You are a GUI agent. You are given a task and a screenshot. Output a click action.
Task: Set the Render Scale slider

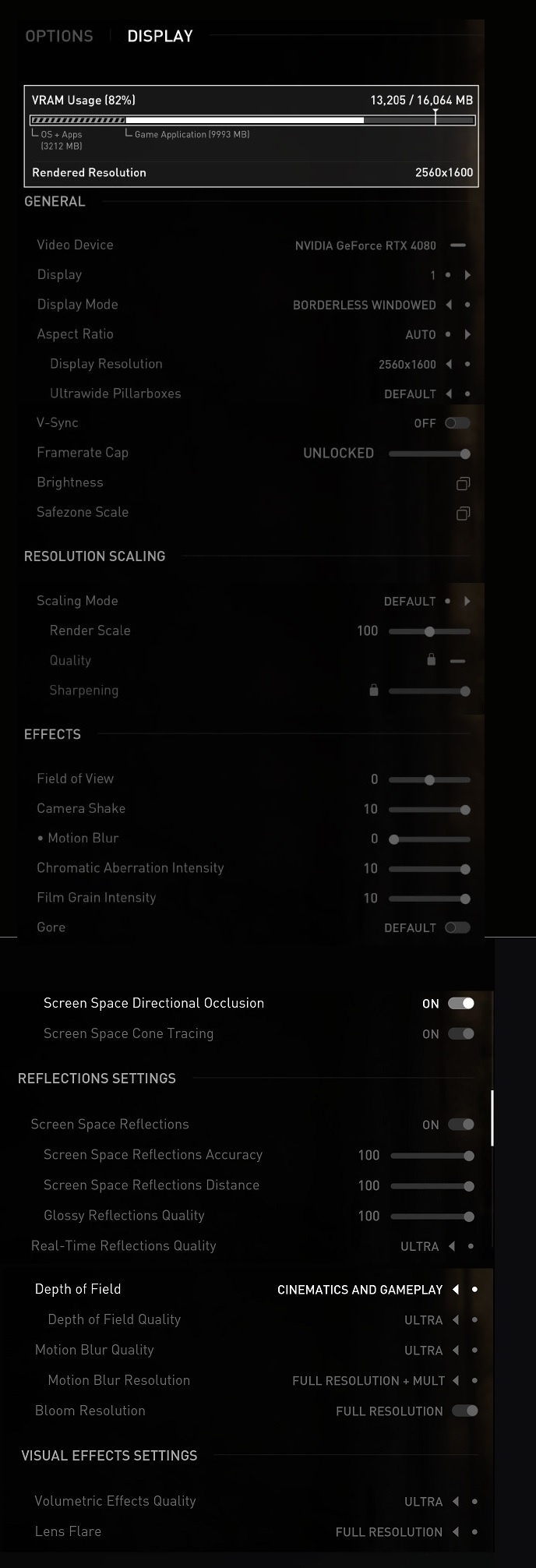[x=429, y=631]
